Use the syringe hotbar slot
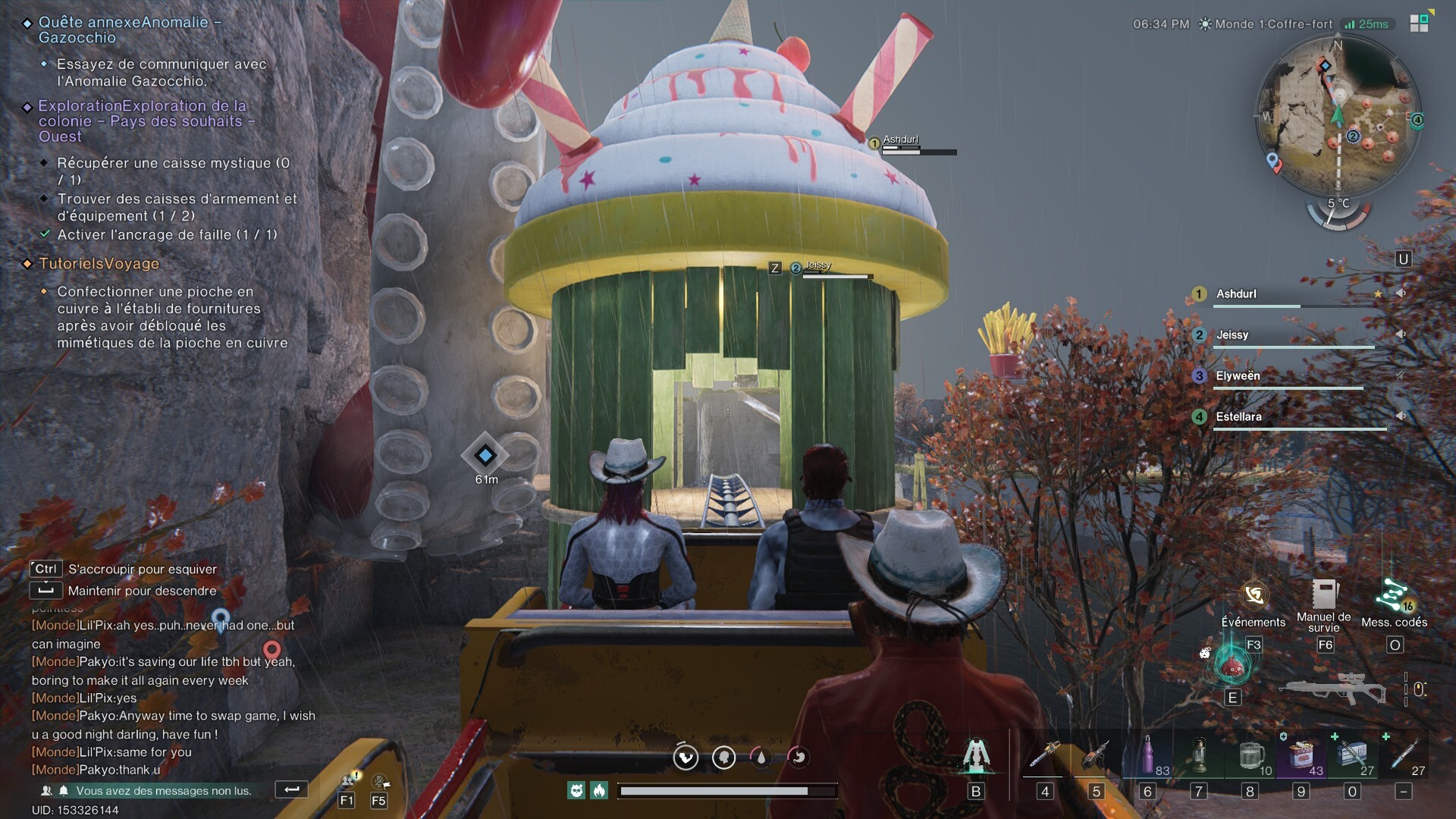 (x=1403, y=755)
